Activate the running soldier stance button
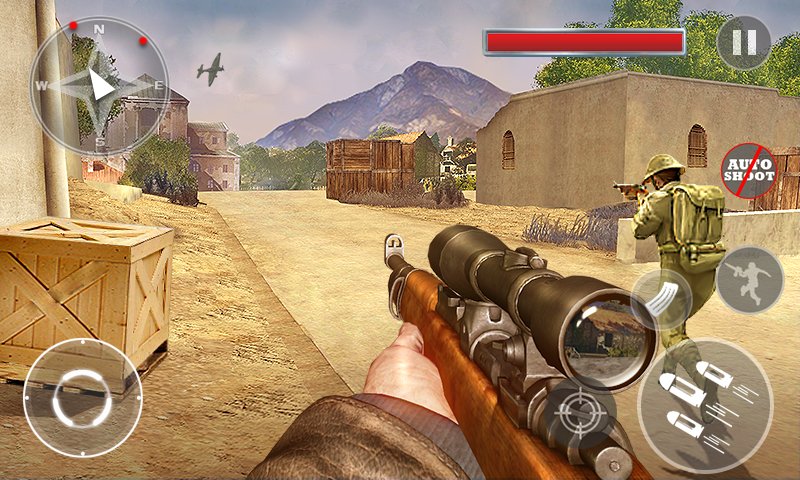 (749, 279)
